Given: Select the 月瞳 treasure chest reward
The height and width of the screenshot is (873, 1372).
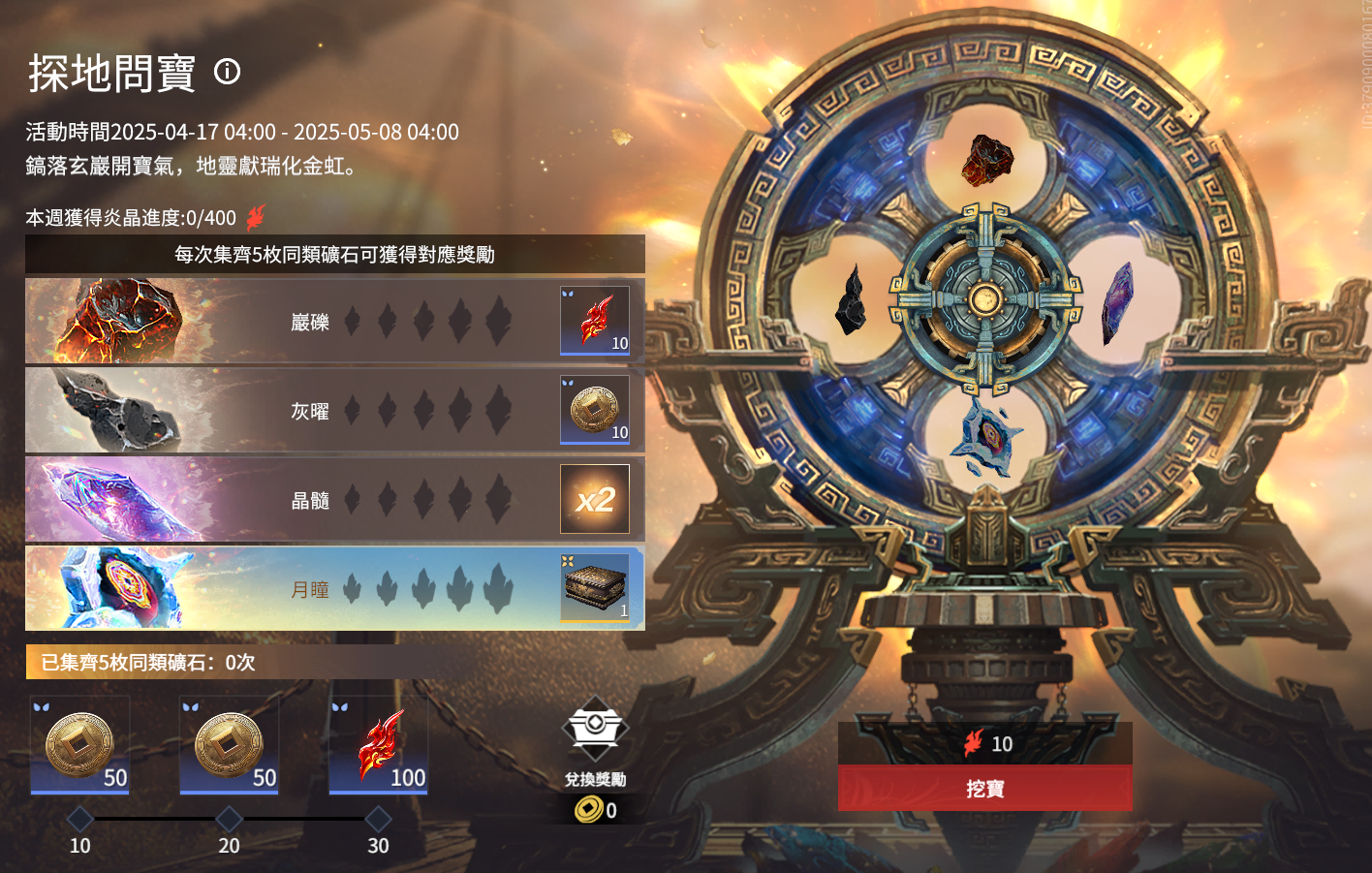Looking at the screenshot, I should coord(595,588).
